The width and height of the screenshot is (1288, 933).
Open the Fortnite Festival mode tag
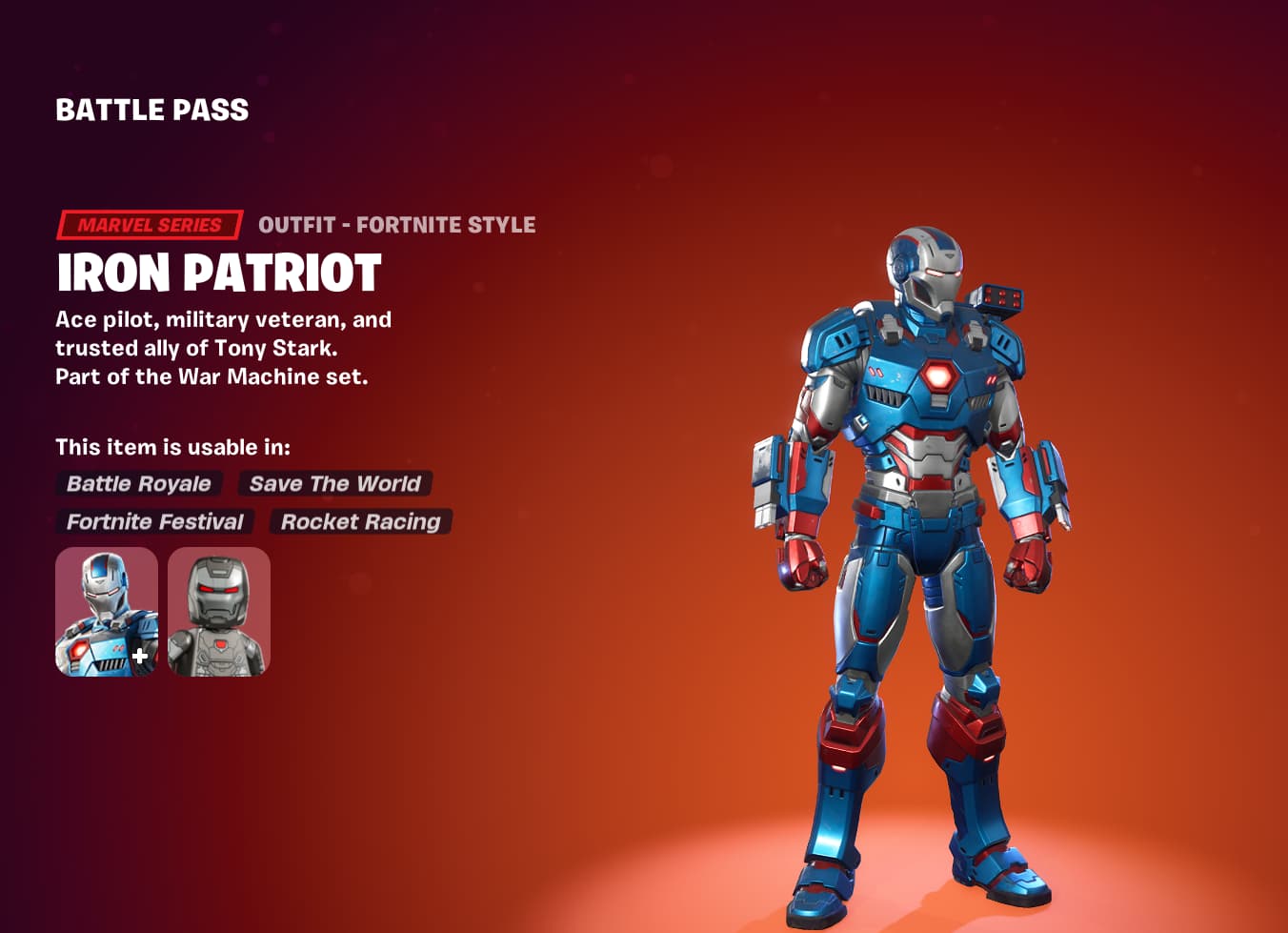pyautogui.click(x=153, y=521)
